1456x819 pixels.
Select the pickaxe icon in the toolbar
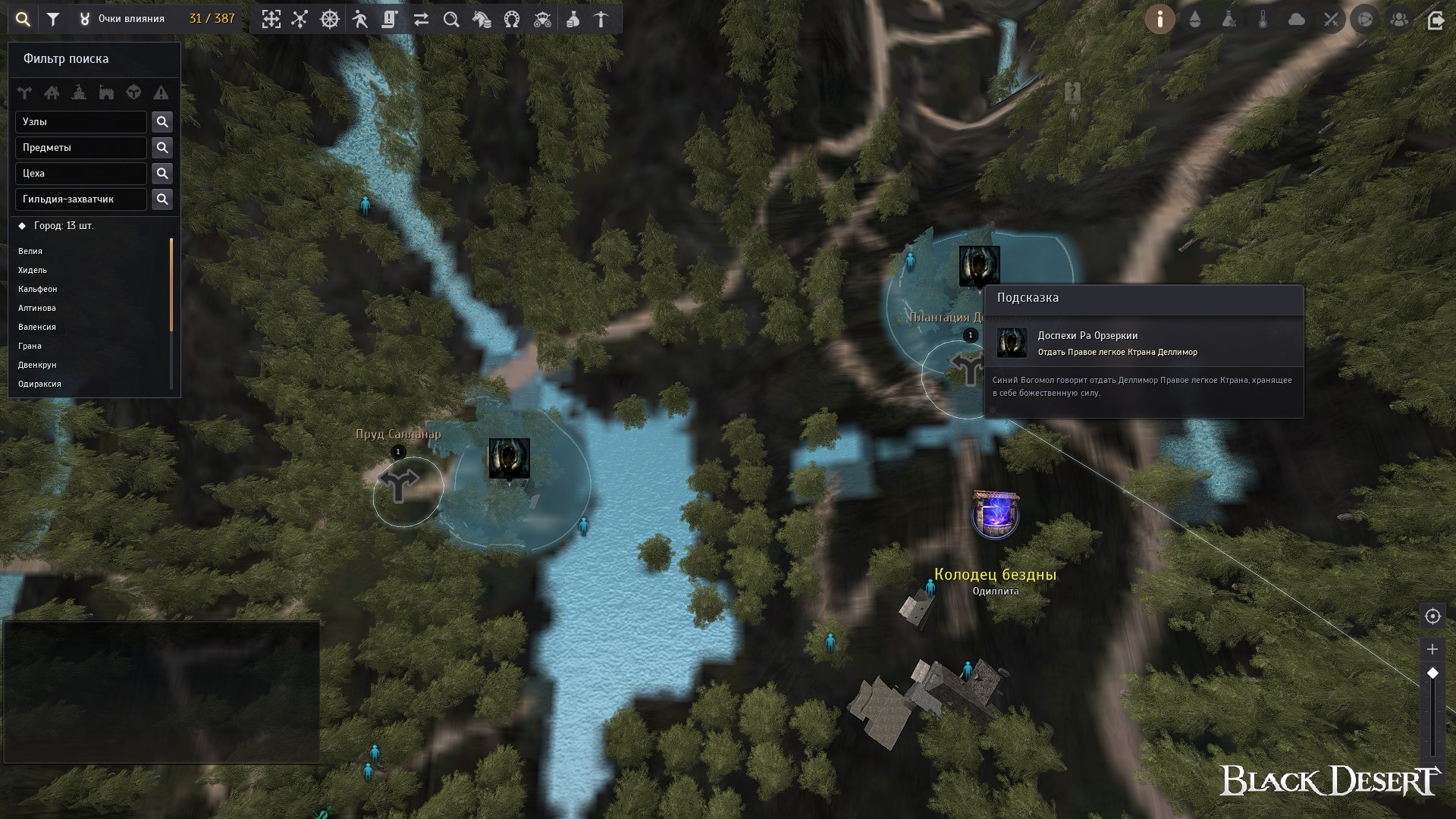pos(601,20)
